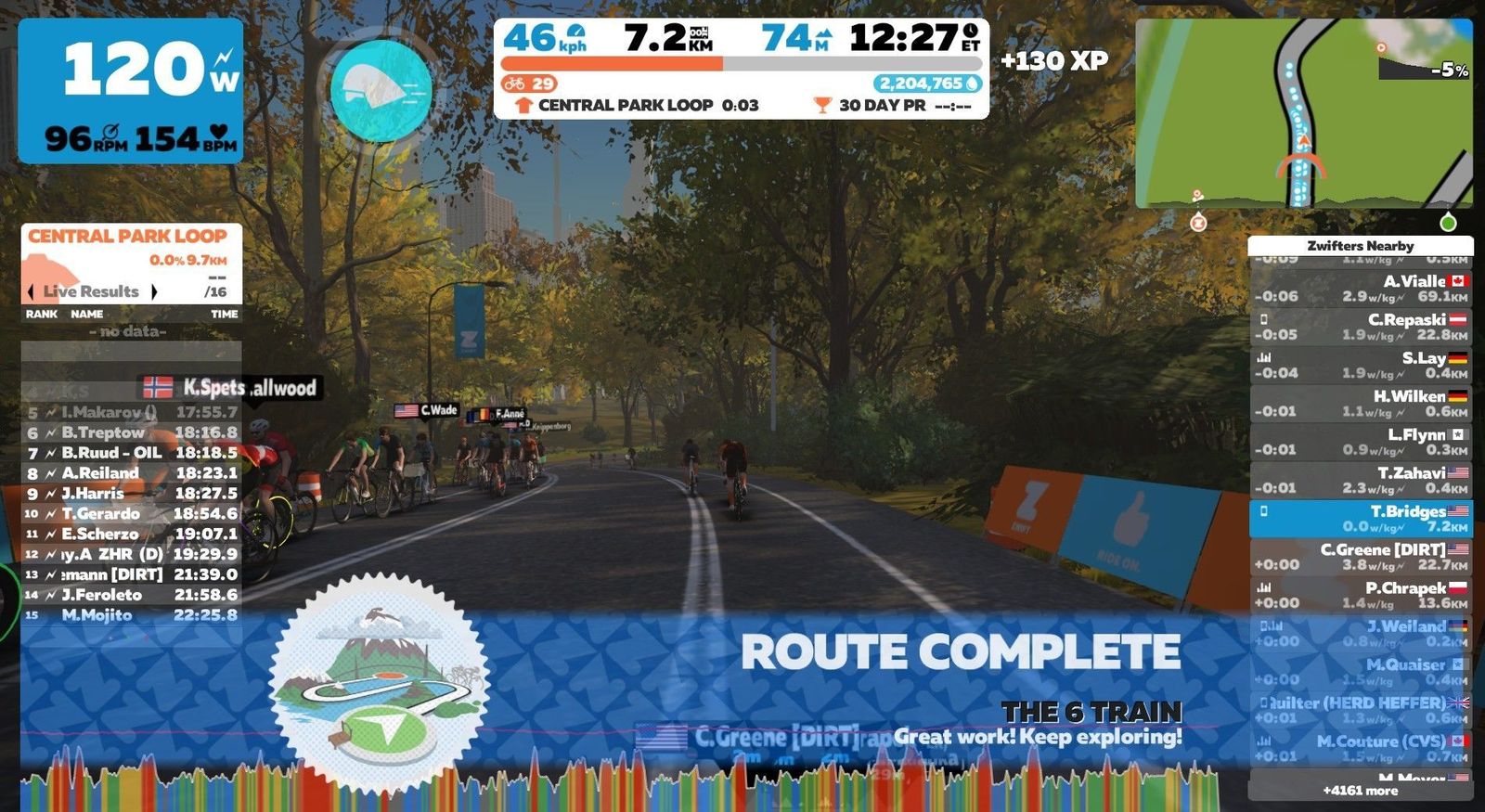
Task: Click T.Gerardo's leaderboard row
Action: click(x=131, y=514)
